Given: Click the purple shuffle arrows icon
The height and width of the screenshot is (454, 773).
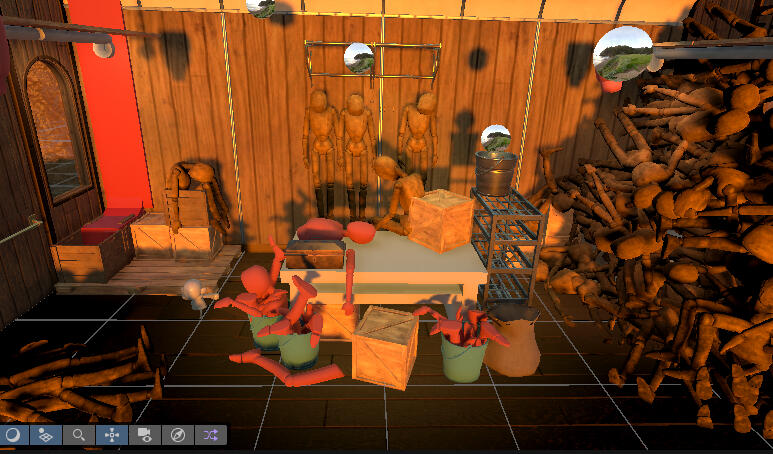Looking at the screenshot, I should [210, 435].
